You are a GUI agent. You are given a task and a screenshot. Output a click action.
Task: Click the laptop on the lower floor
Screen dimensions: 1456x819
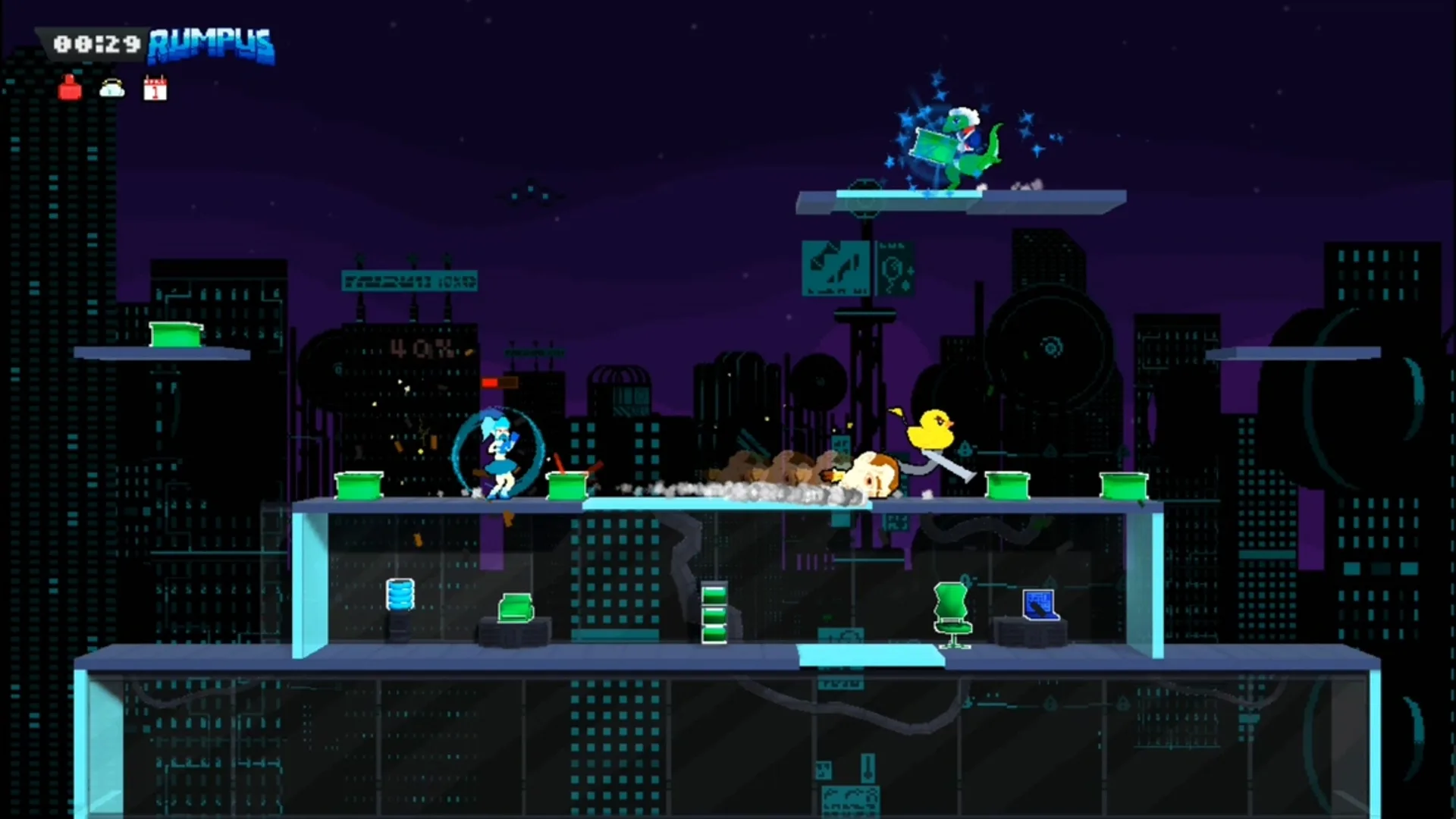point(1042,607)
